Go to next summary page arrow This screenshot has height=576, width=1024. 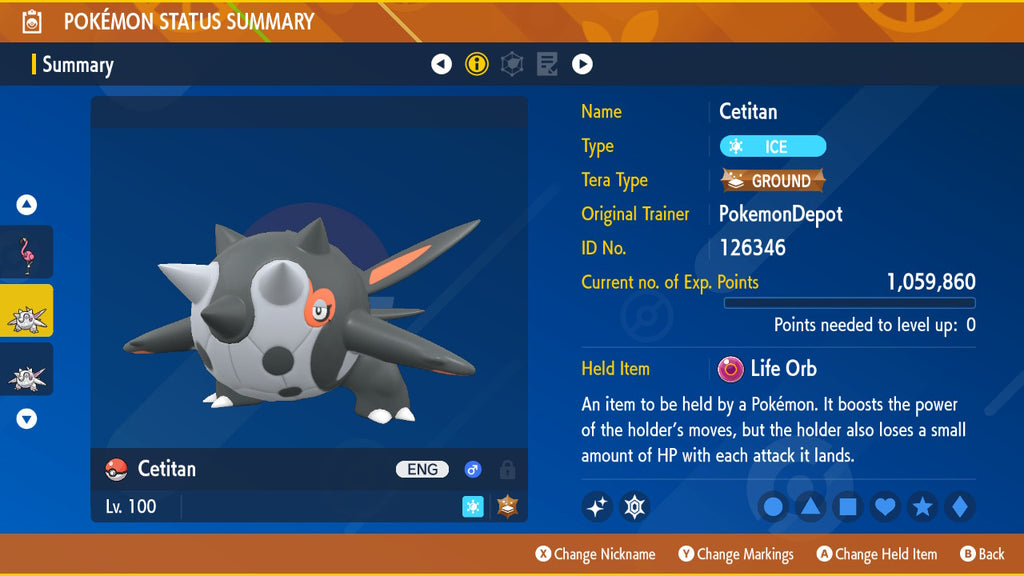(x=582, y=65)
